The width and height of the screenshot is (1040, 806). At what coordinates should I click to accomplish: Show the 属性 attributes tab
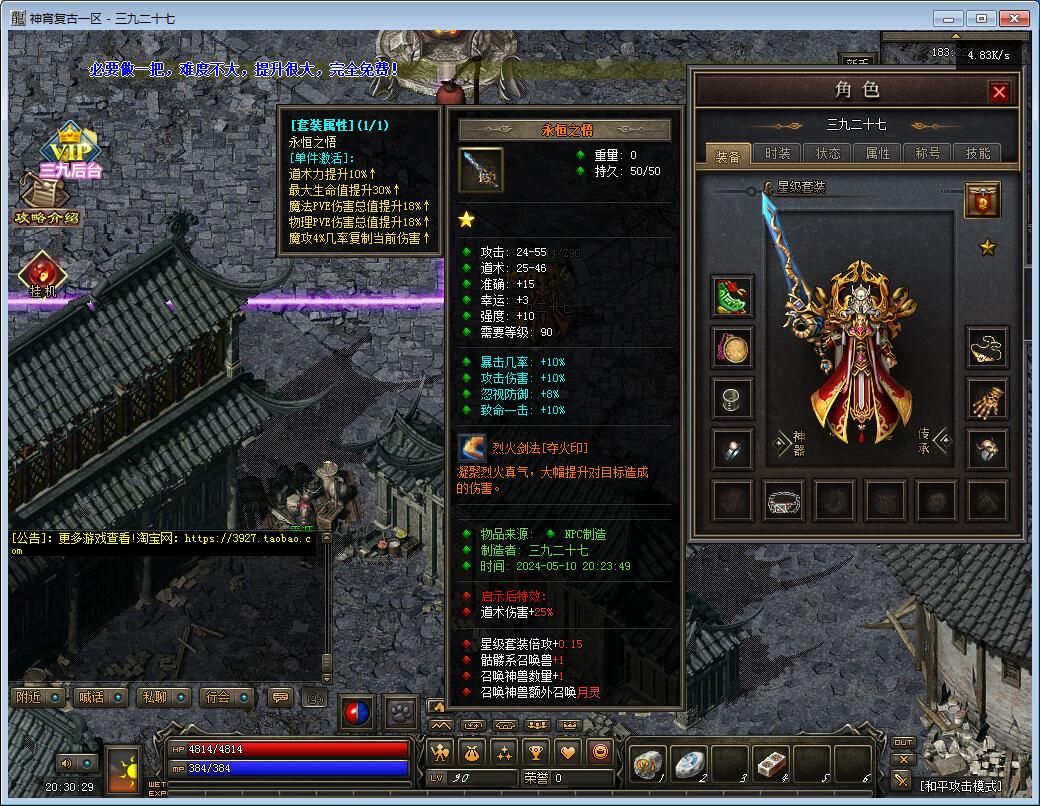pos(877,154)
